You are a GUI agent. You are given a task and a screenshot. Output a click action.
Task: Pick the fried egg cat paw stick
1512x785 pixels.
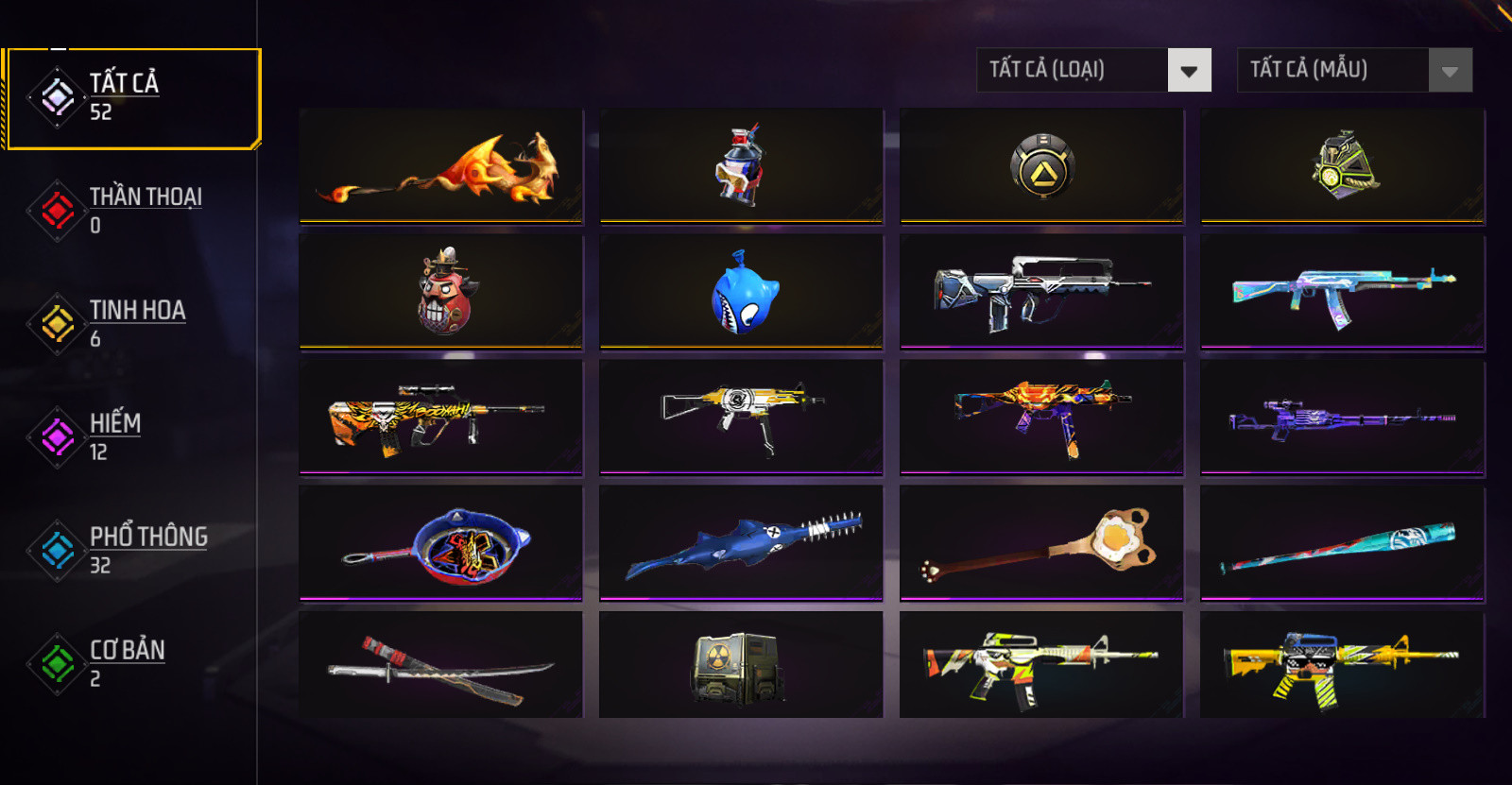point(1041,543)
